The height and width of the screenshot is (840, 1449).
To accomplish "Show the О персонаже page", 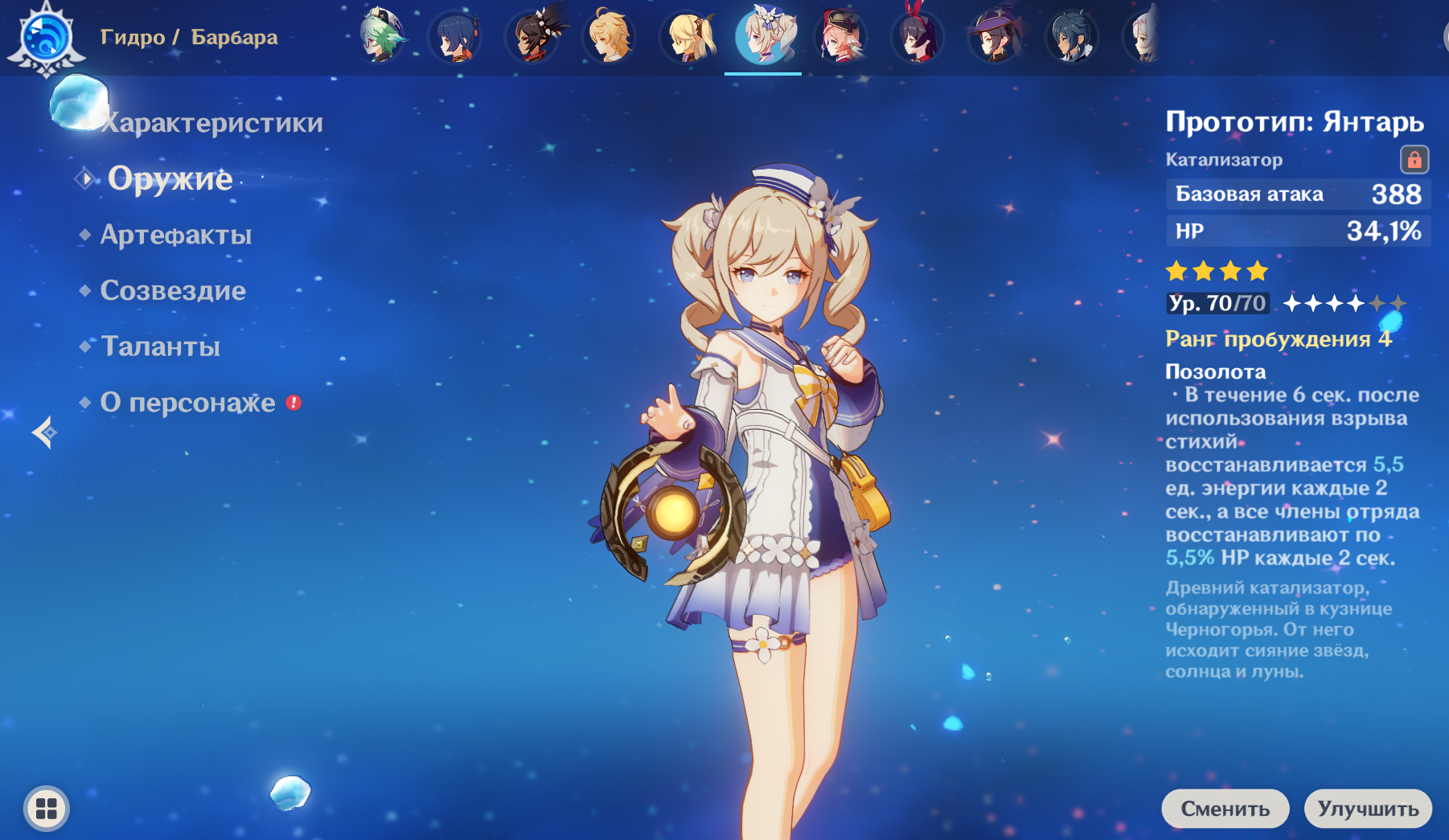I will point(187,402).
